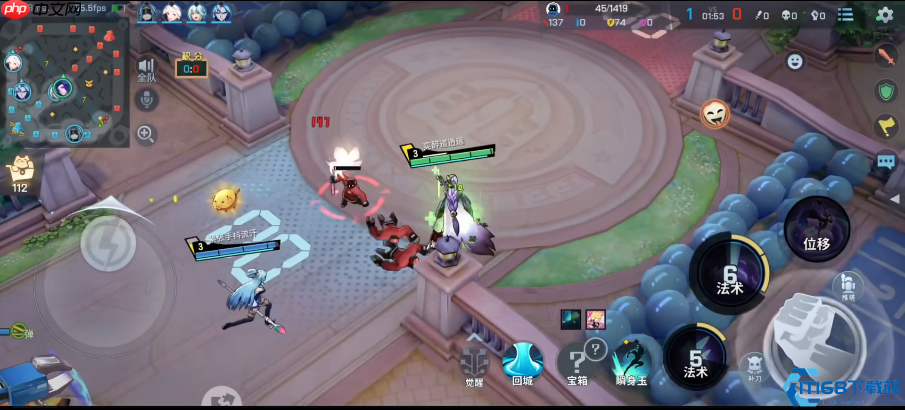Screen dimensions: 905x410
Task: Select the 推塔 tower attack button
Action: click(848, 287)
